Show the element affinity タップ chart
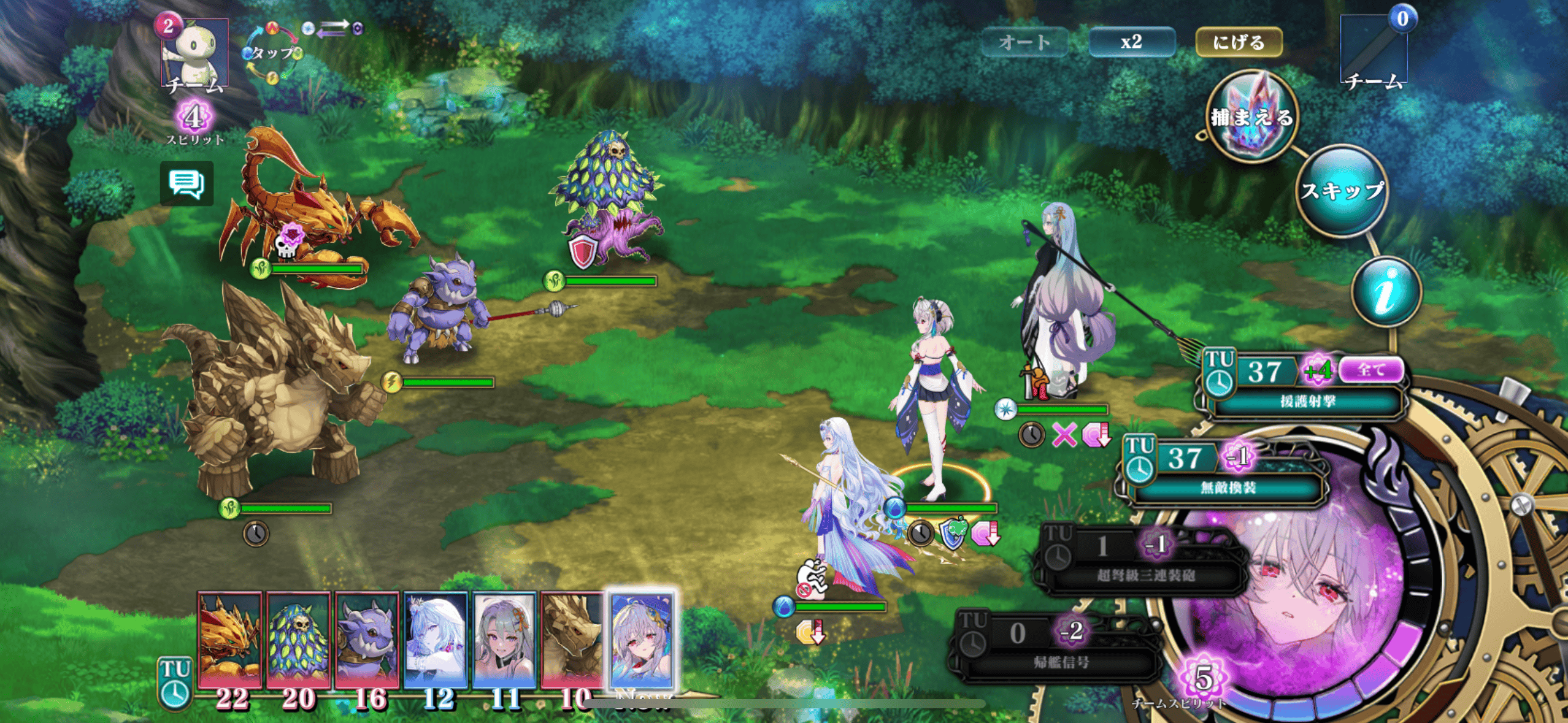Screen dimensions: 1568x723 273,53
